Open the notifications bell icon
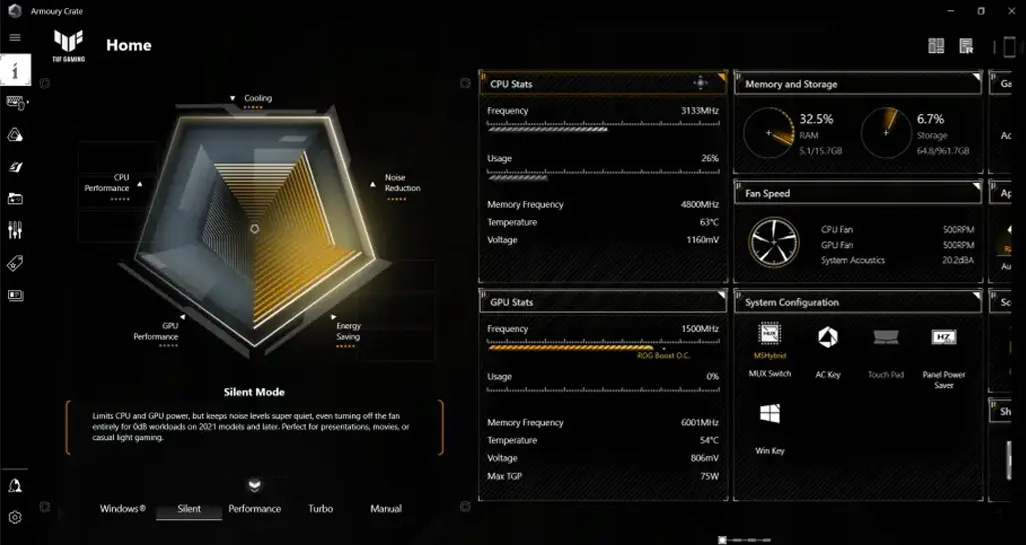 [x=15, y=486]
